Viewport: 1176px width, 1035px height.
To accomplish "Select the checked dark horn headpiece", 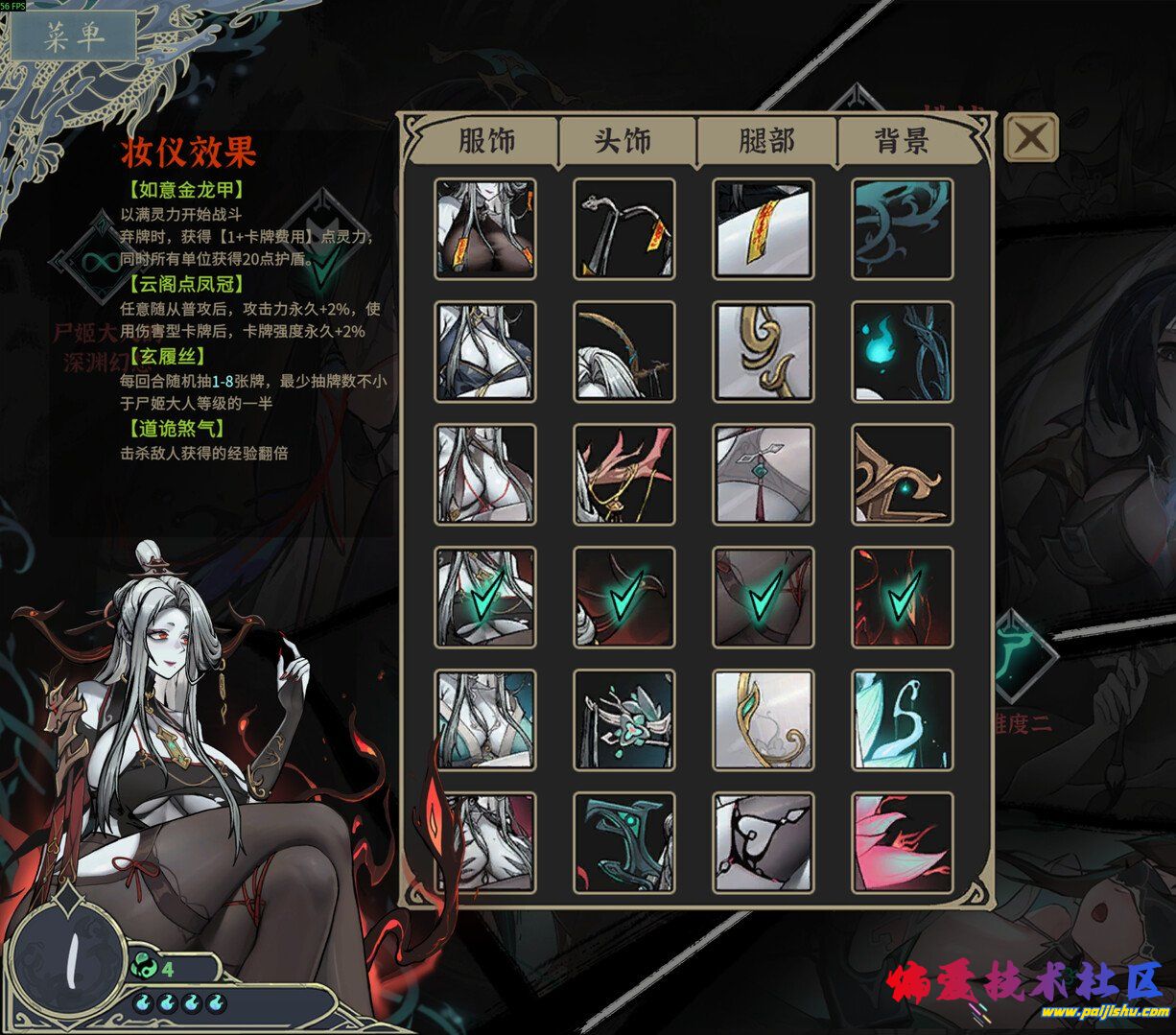I will 624,597.
